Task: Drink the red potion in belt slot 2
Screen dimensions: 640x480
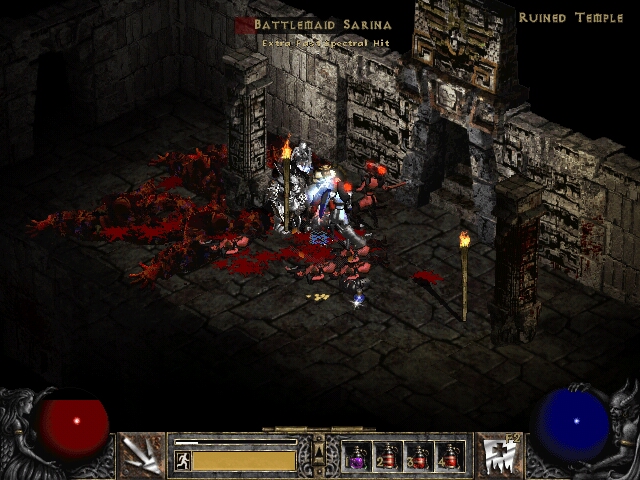Action: click(x=388, y=457)
